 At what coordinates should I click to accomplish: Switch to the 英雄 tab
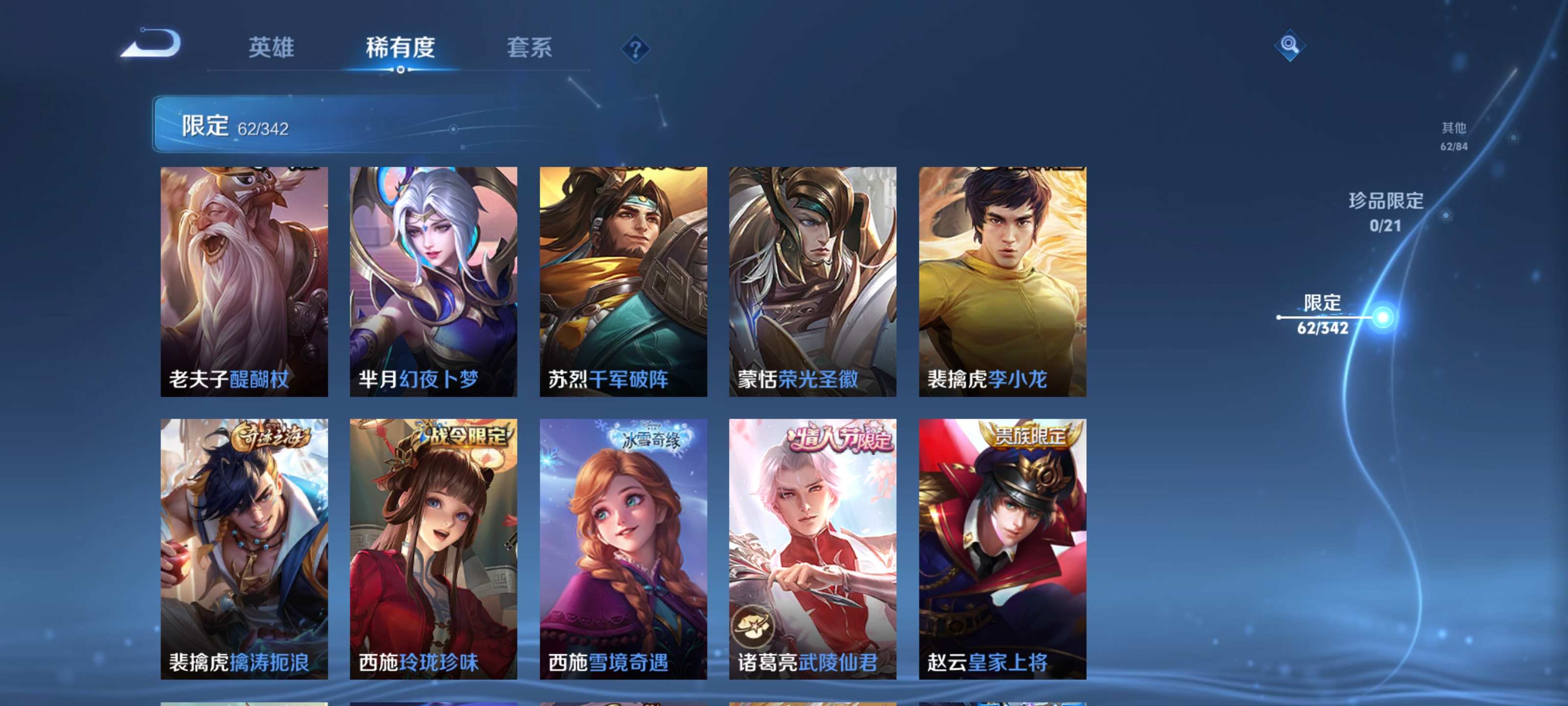(x=271, y=49)
